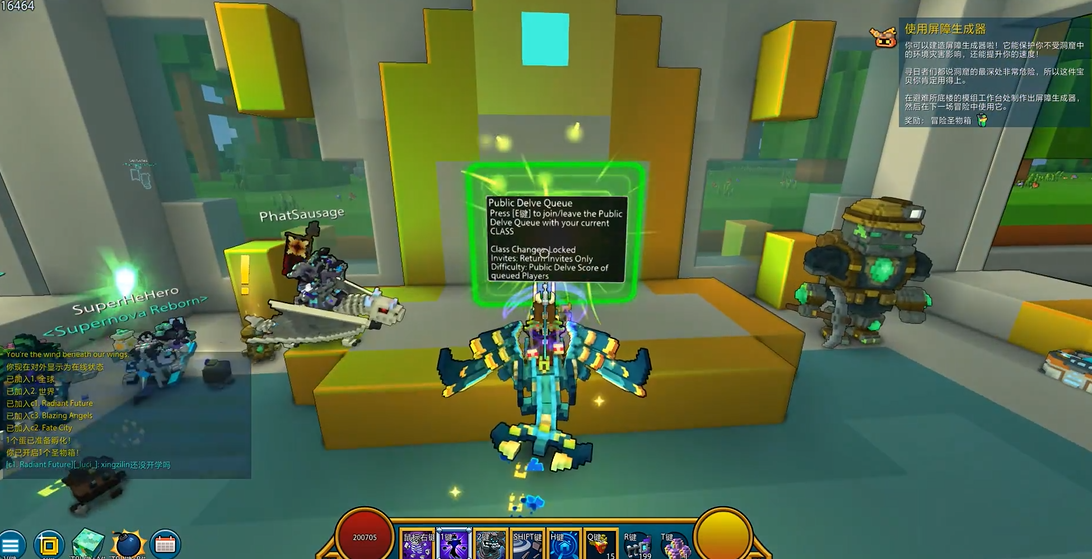Viewport: 1092px width, 559px height.
Task: Click the 冒险圣物箱 reward chest icon
Action: pyautogui.click(x=982, y=120)
